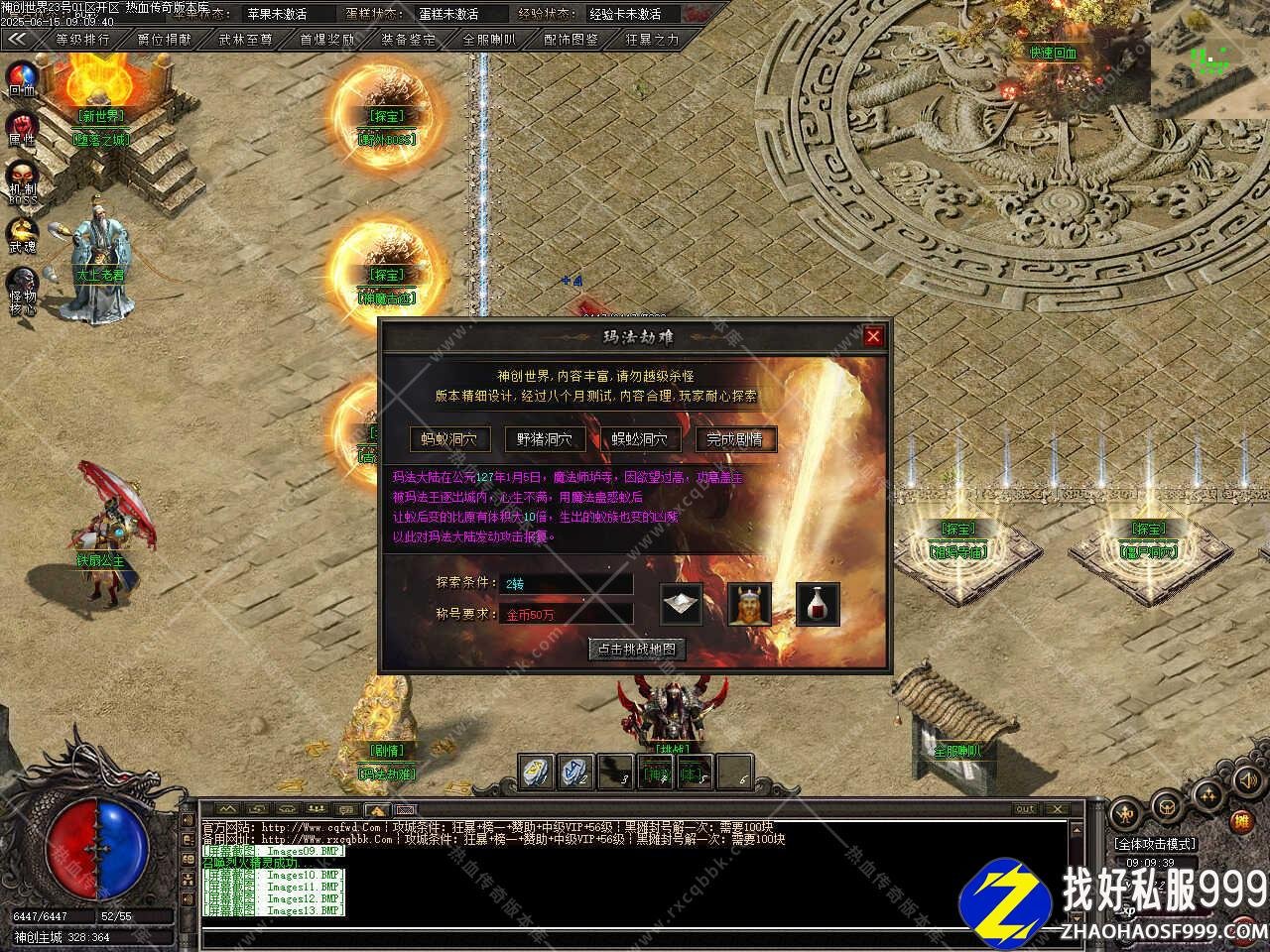Viewport: 1270px width, 952px height.
Task: Select the 蚂蚁洞穴 map option
Action: pyautogui.click(x=450, y=439)
